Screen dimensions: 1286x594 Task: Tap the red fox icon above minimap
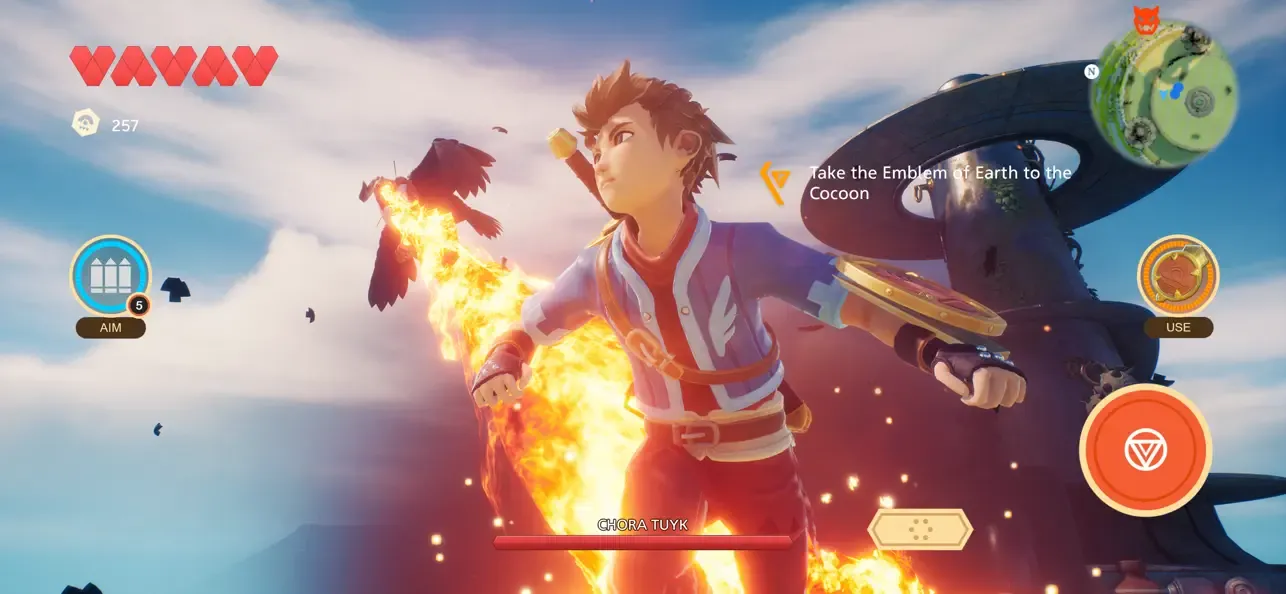[1145, 19]
